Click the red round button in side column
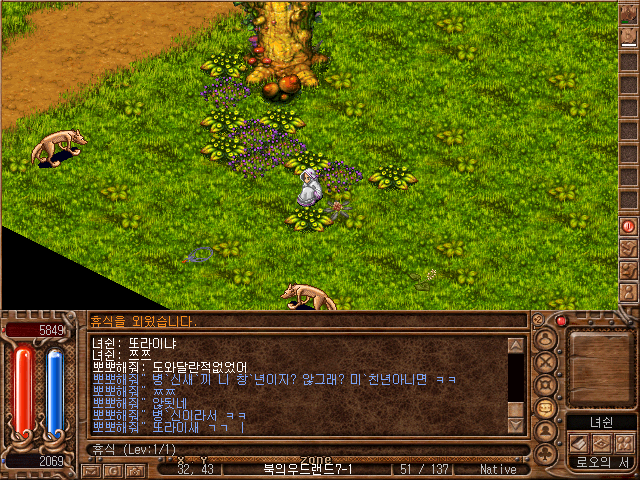Image resolution: width=640 pixels, height=480 pixels. coord(629,226)
